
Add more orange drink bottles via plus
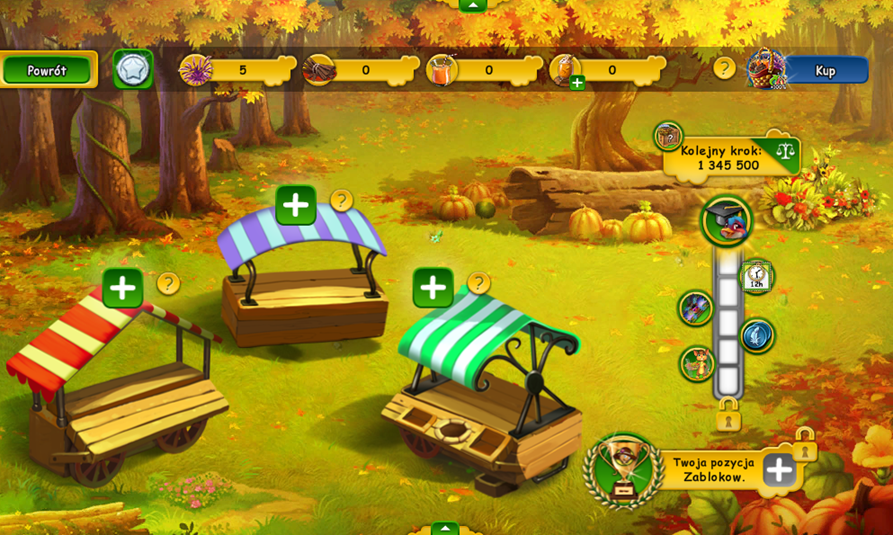pos(577,83)
